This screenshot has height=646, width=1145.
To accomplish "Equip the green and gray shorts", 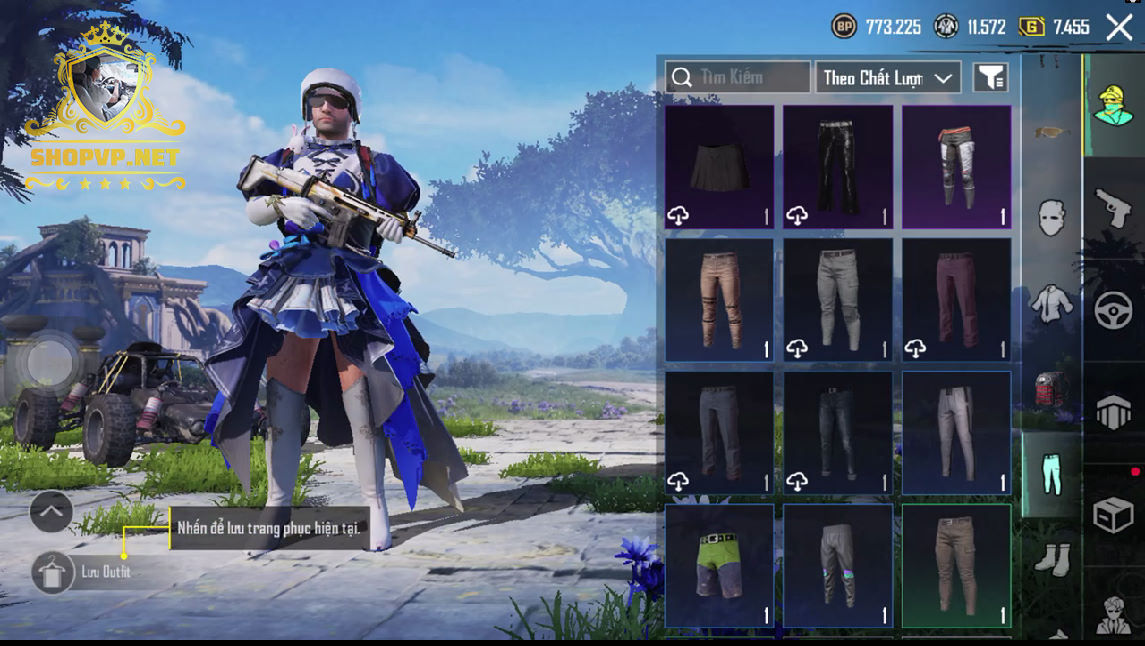I will click(719, 565).
